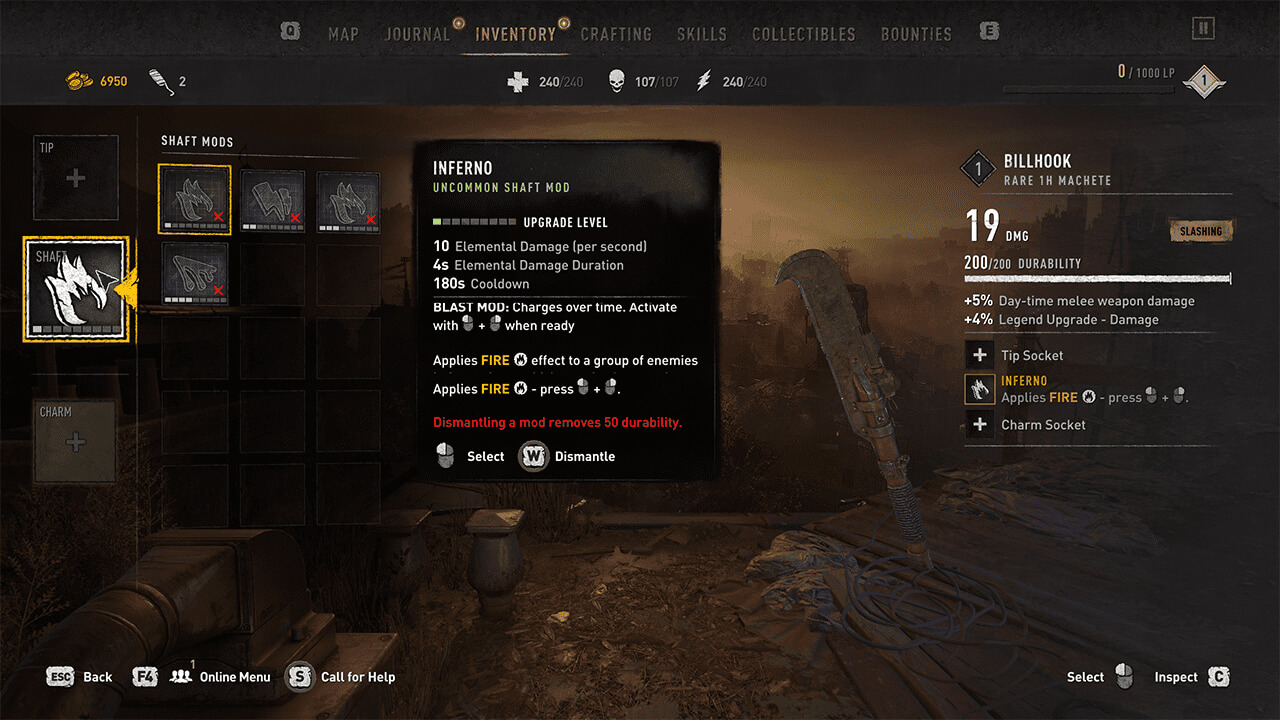Pick the lightning bolt shaft mod
This screenshot has height=720, width=1280.
click(272, 199)
